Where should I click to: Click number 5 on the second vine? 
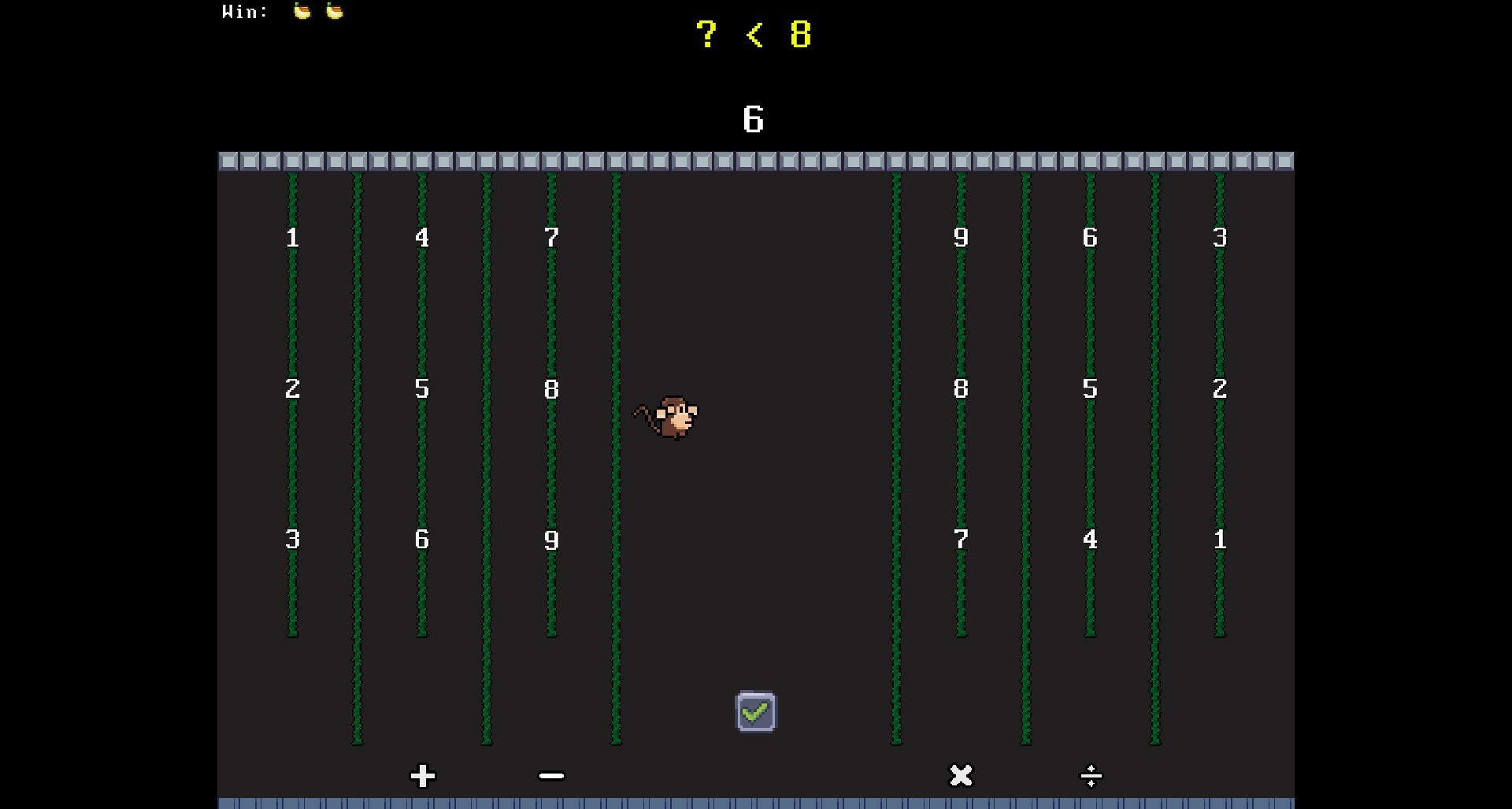(x=422, y=389)
